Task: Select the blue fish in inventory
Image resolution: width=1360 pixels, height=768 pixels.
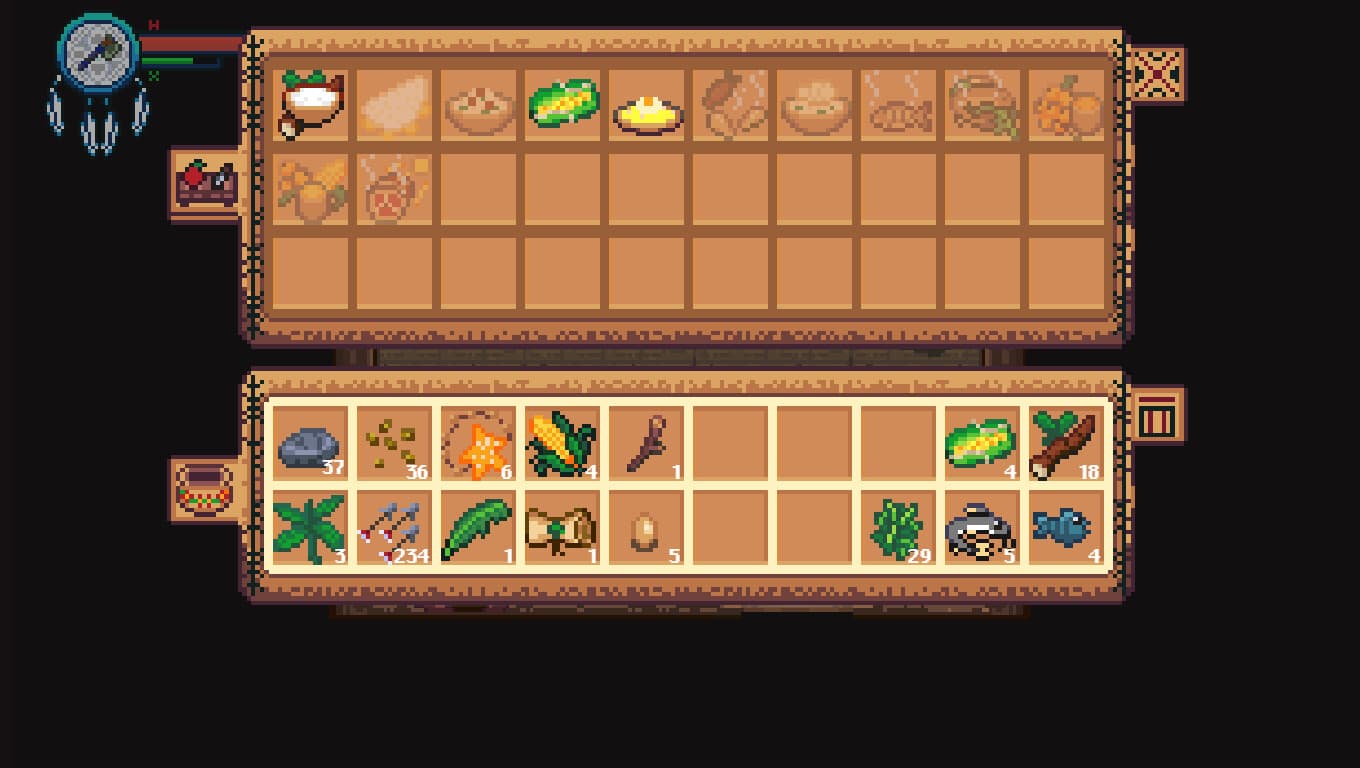Action: 1067,527
